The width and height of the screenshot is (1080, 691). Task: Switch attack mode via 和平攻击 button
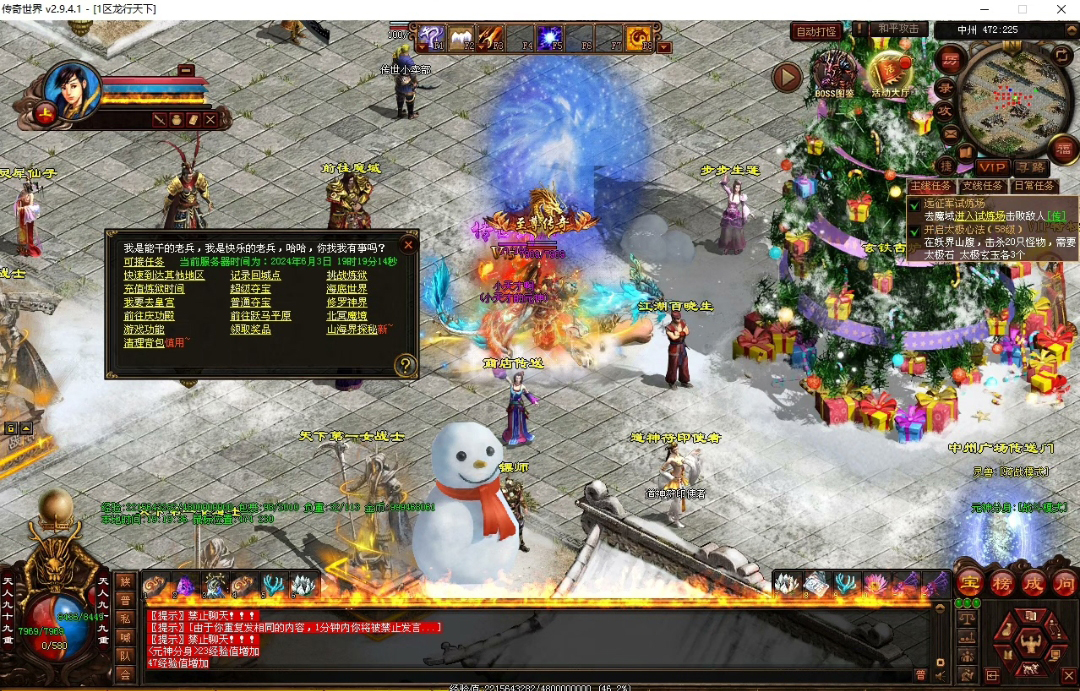tap(896, 30)
